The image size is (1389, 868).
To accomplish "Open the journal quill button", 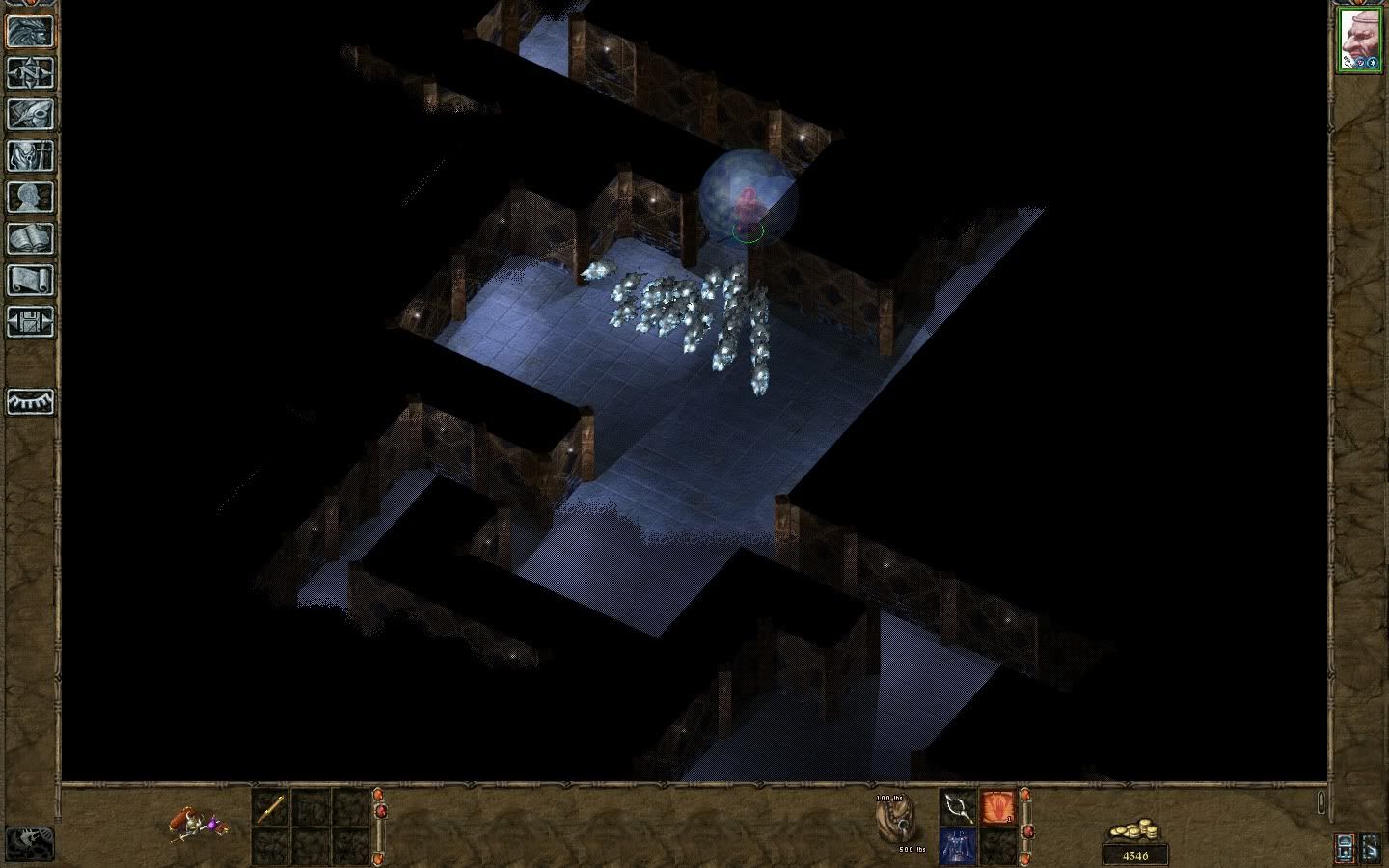I will 30,115.
